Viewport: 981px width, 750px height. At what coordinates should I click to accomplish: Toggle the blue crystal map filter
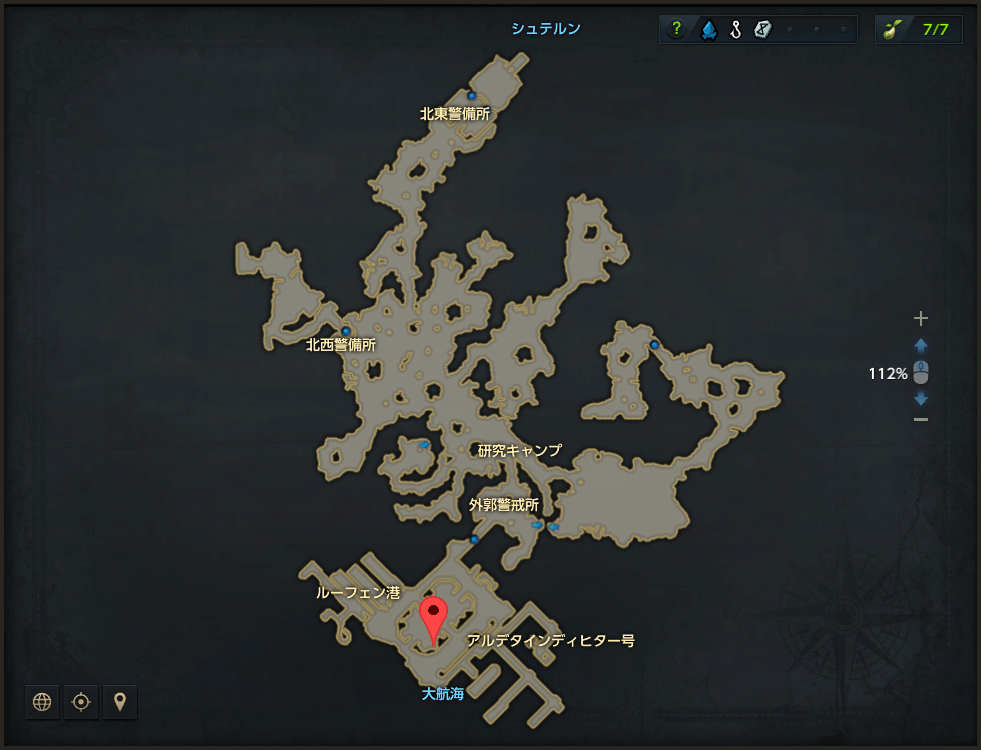(708, 30)
